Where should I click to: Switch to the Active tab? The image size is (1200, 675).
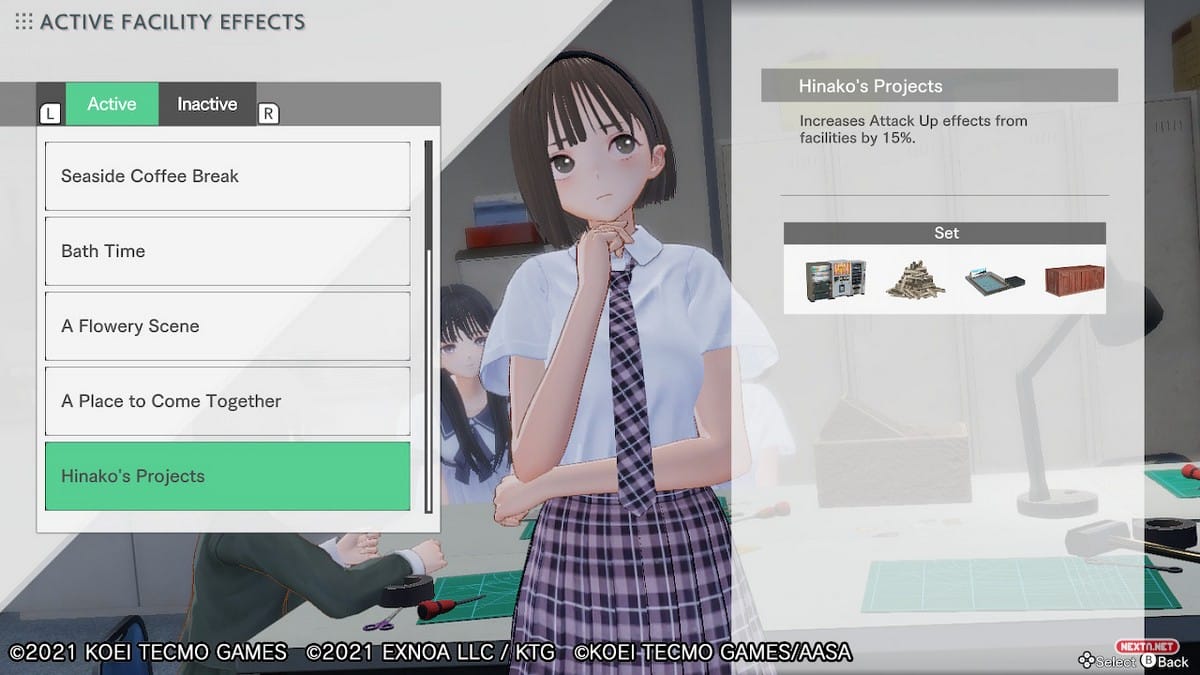(x=112, y=104)
